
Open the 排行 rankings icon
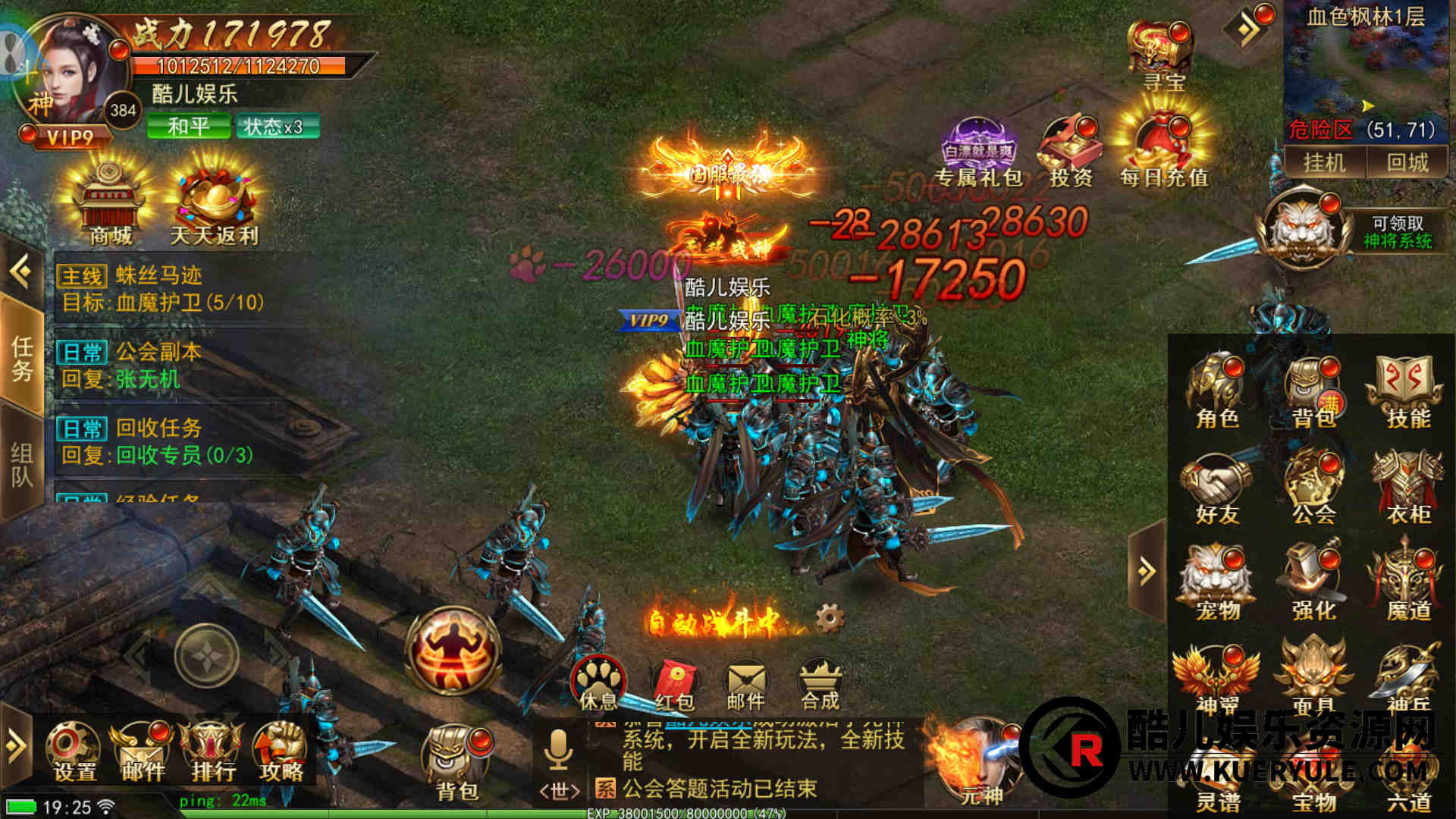point(213,751)
